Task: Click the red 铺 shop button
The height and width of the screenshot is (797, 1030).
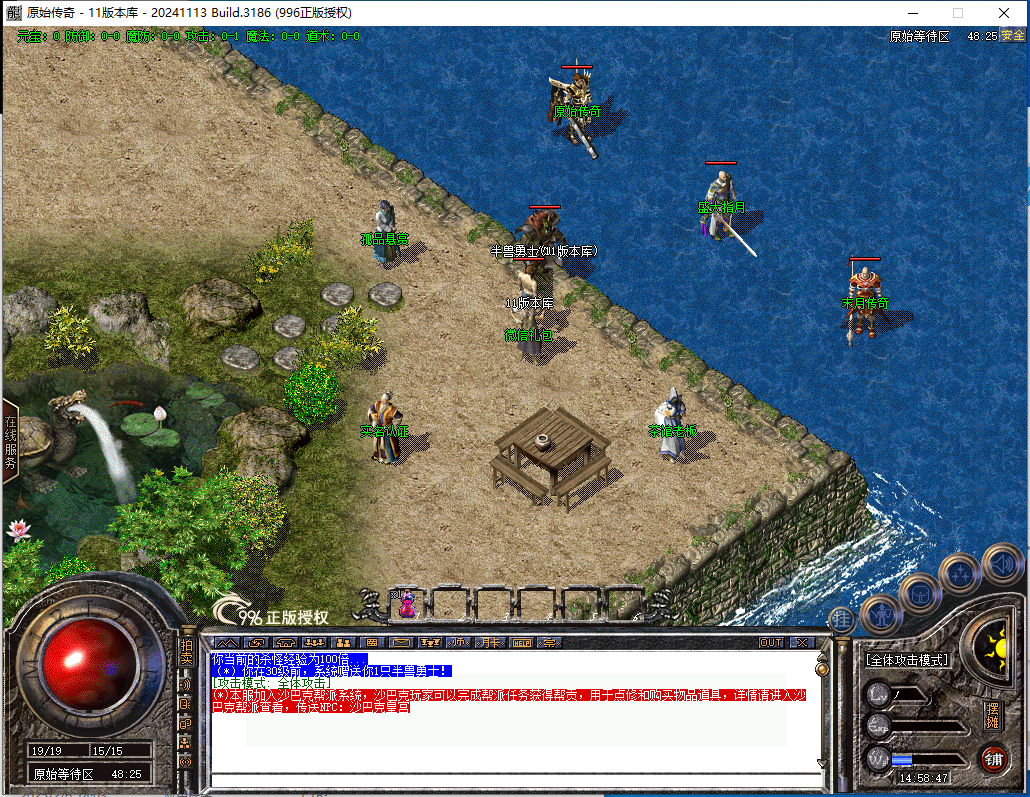Action: (x=993, y=759)
